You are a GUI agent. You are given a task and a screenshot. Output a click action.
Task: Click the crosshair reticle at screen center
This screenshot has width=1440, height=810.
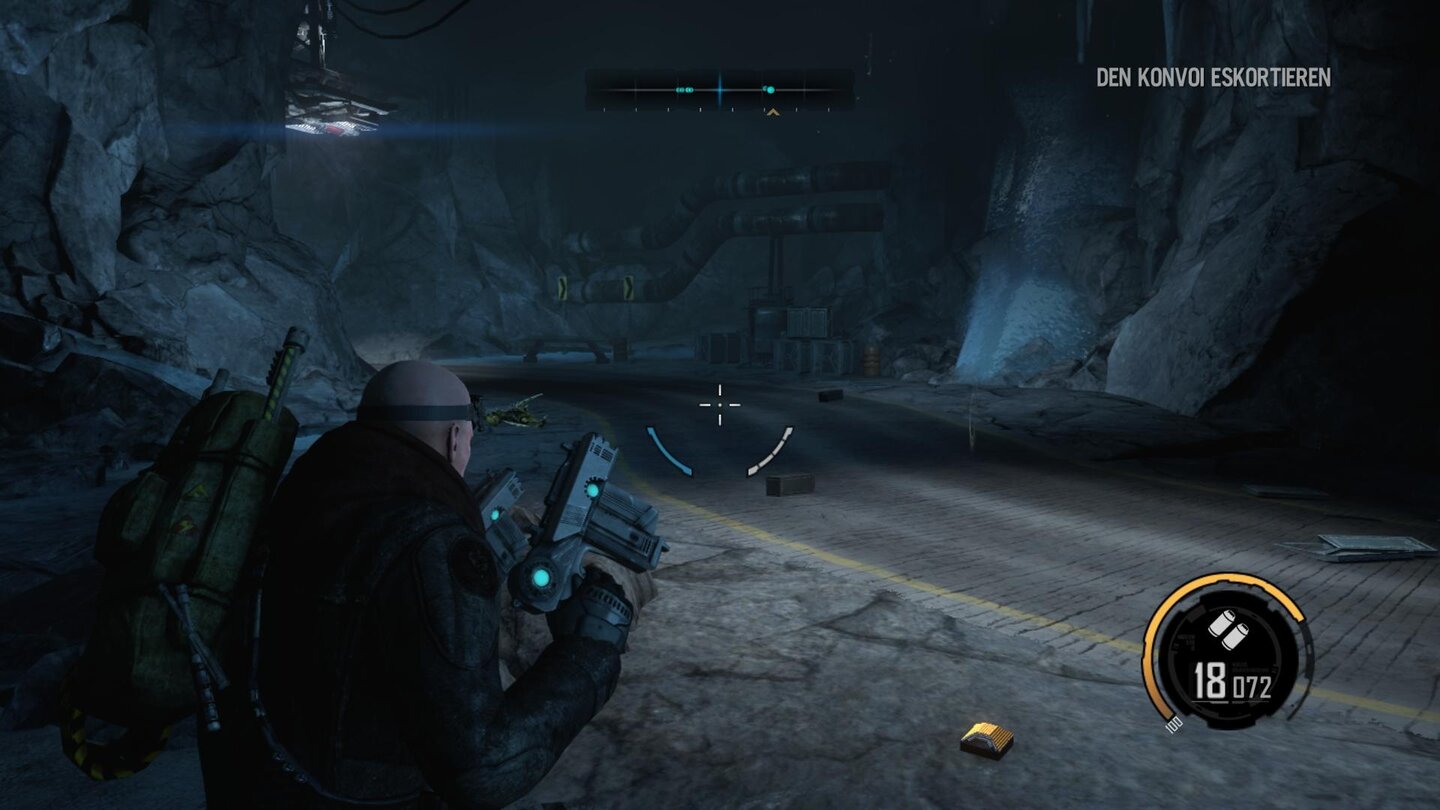pyautogui.click(x=719, y=403)
